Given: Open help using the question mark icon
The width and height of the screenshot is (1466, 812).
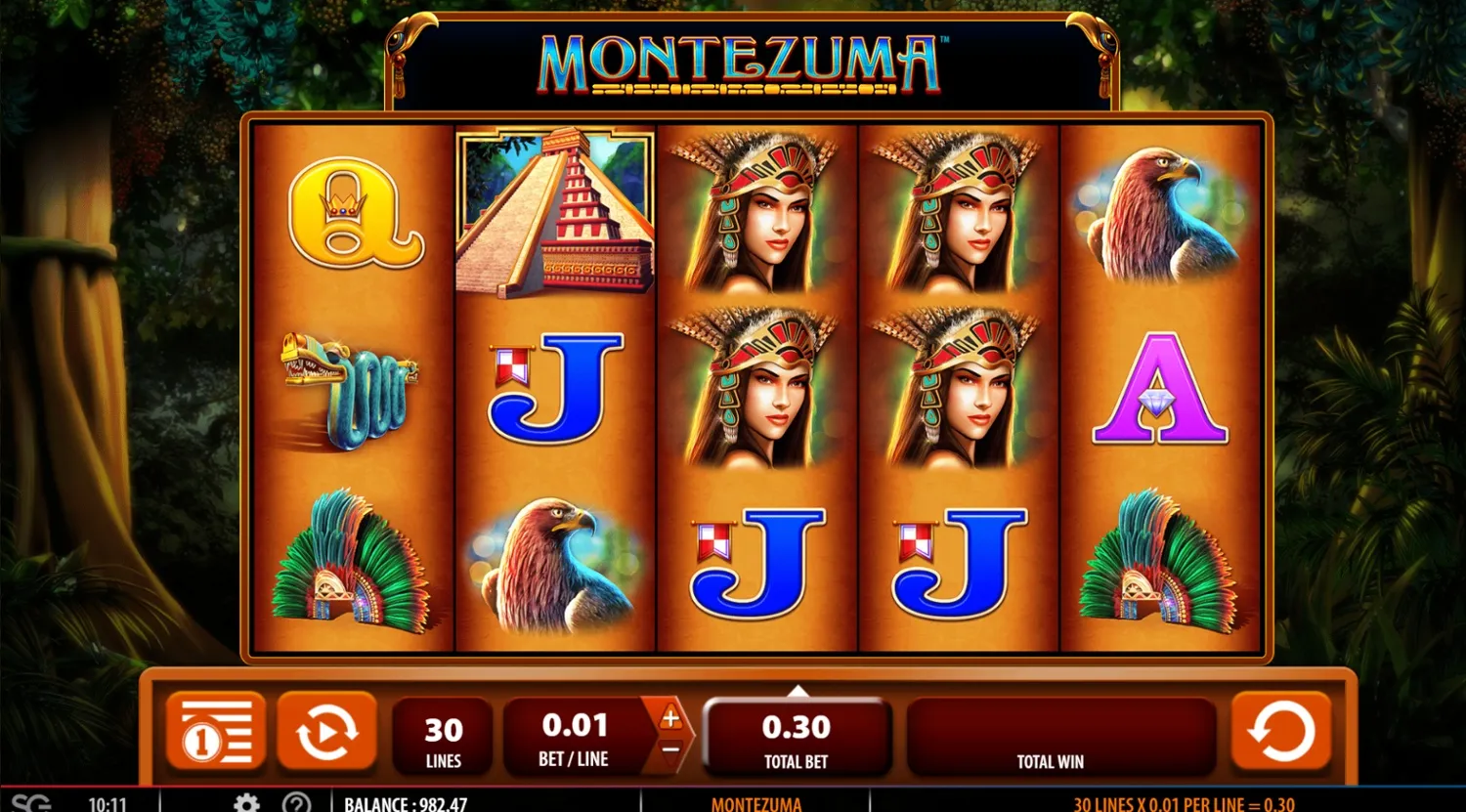Looking at the screenshot, I should pyautogui.click(x=297, y=803).
